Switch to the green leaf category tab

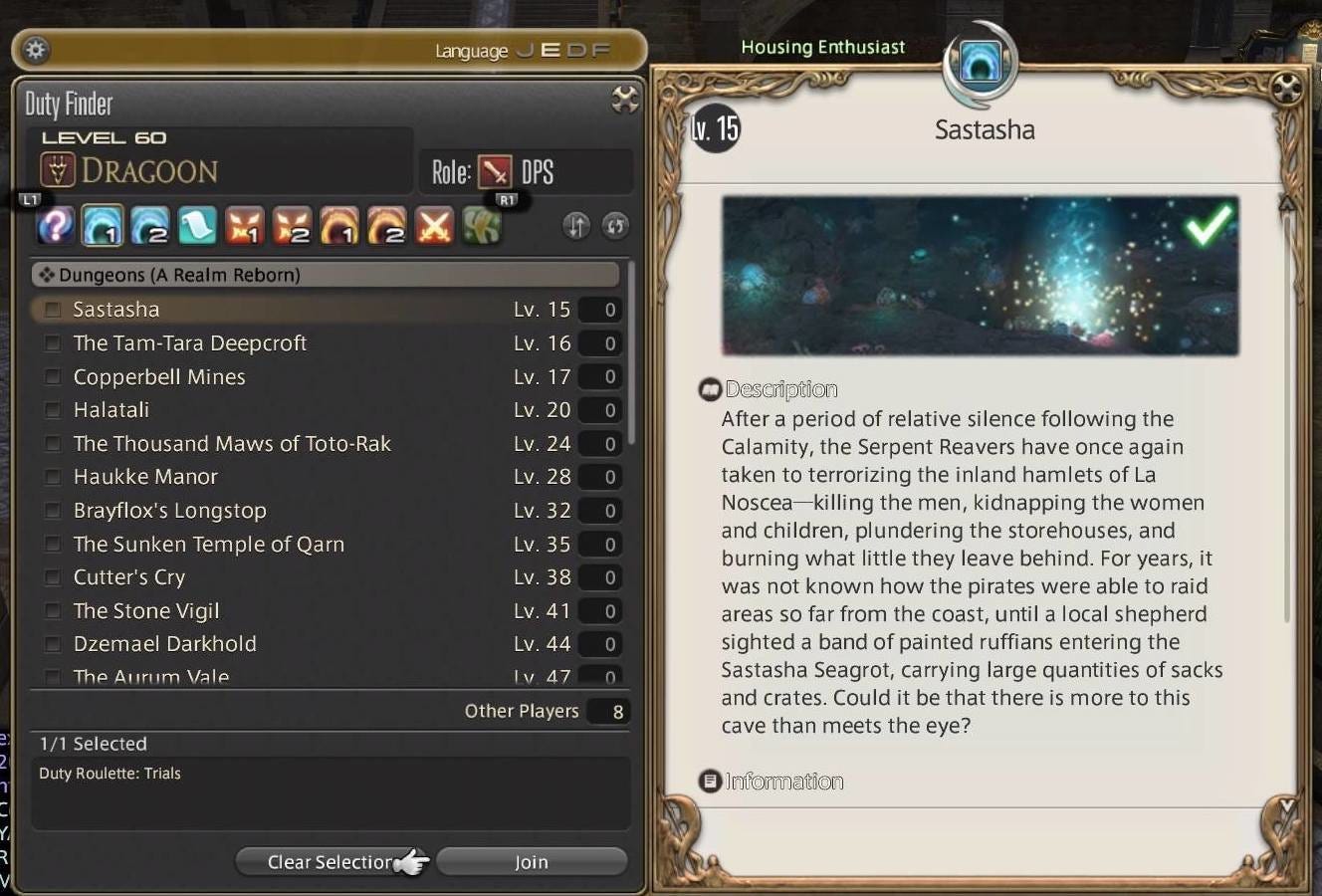click(x=482, y=226)
